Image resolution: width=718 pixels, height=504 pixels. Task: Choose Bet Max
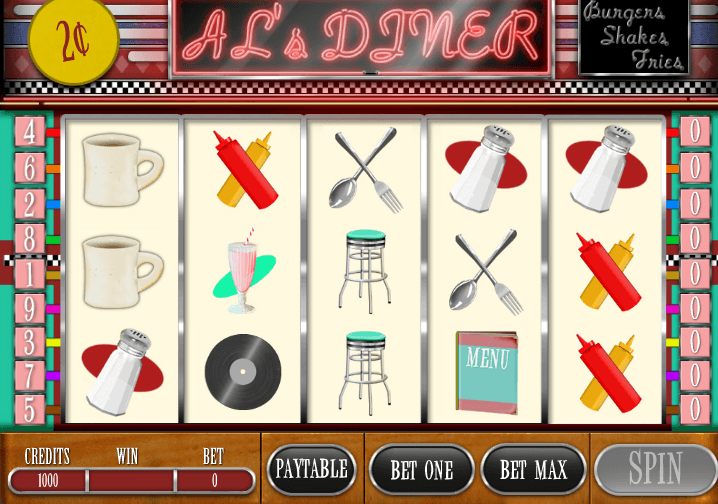click(532, 470)
